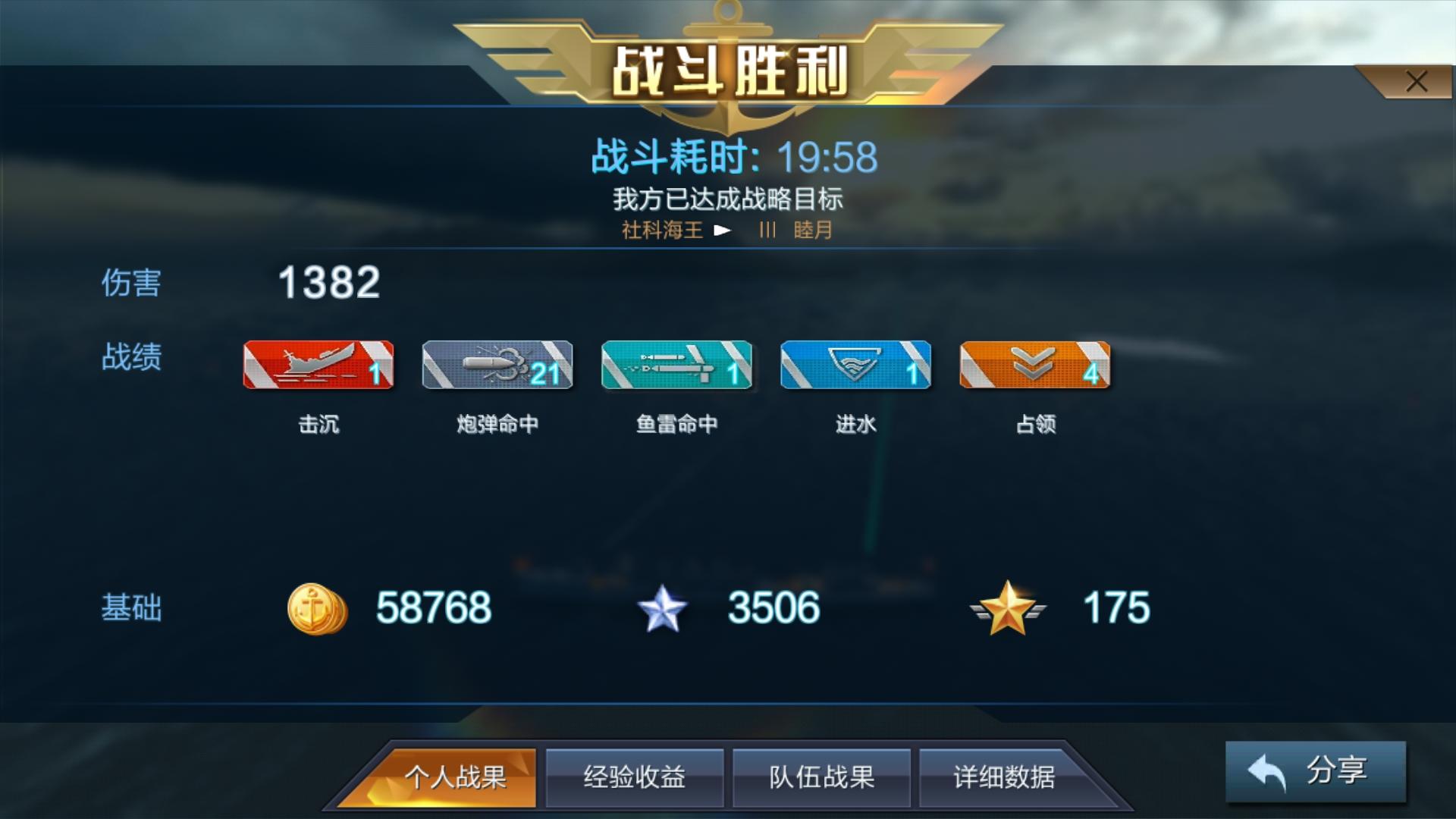Switch to the 经验收益 tab
This screenshot has width=1456, height=819.
pyautogui.click(x=635, y=777)
